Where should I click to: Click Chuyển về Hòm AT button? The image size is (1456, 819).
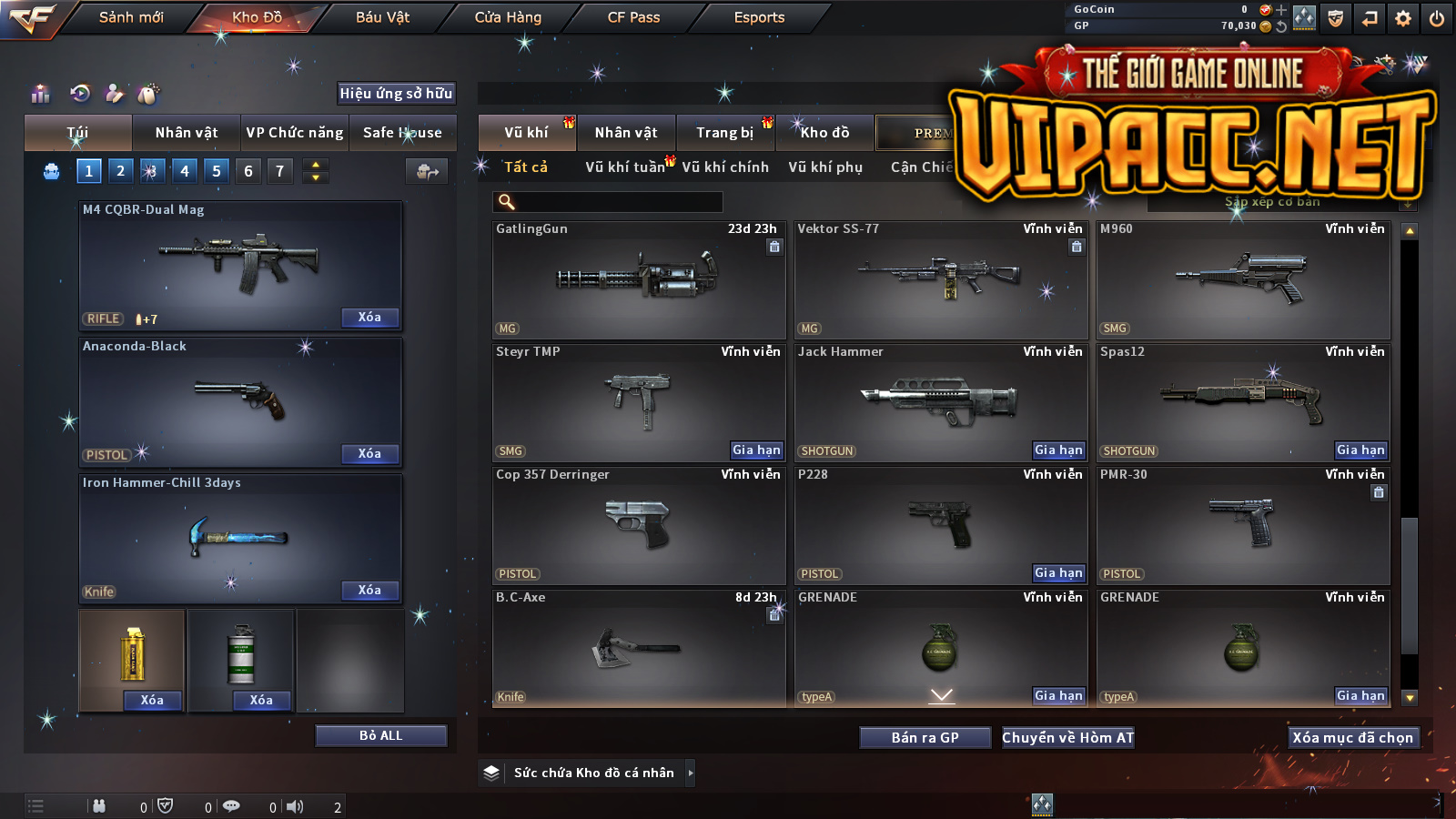click(1068, 738)
